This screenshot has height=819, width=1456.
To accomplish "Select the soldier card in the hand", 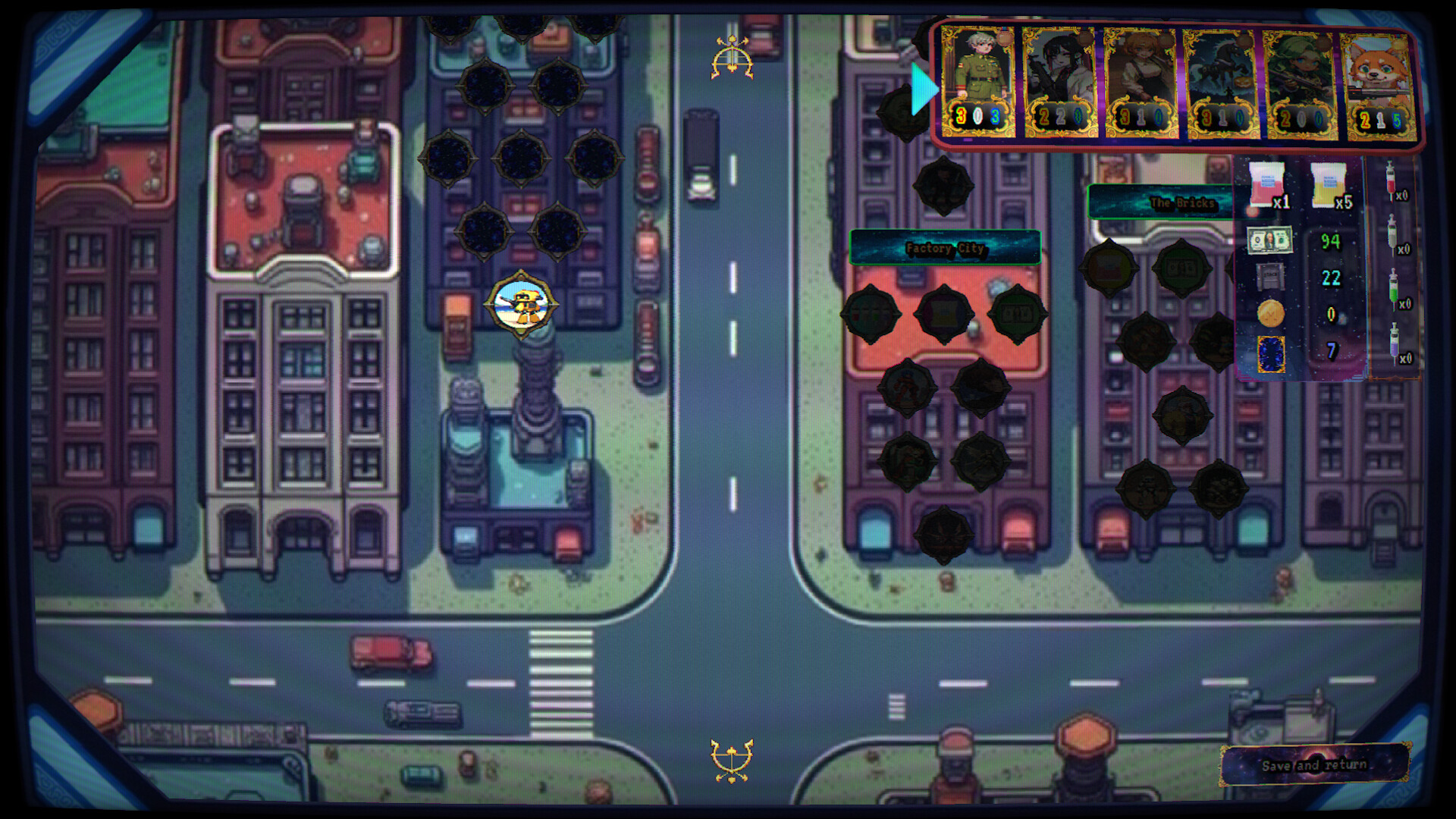I will (978, 83).
